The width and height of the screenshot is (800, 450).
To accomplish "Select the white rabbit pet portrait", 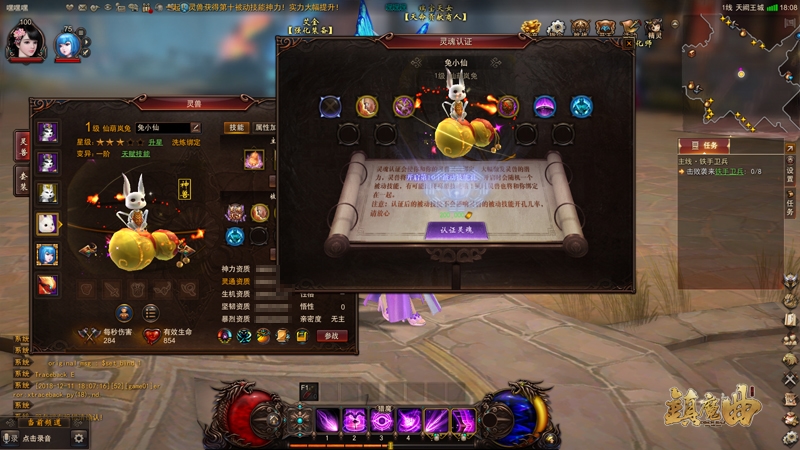I will [x=47, y=223].
